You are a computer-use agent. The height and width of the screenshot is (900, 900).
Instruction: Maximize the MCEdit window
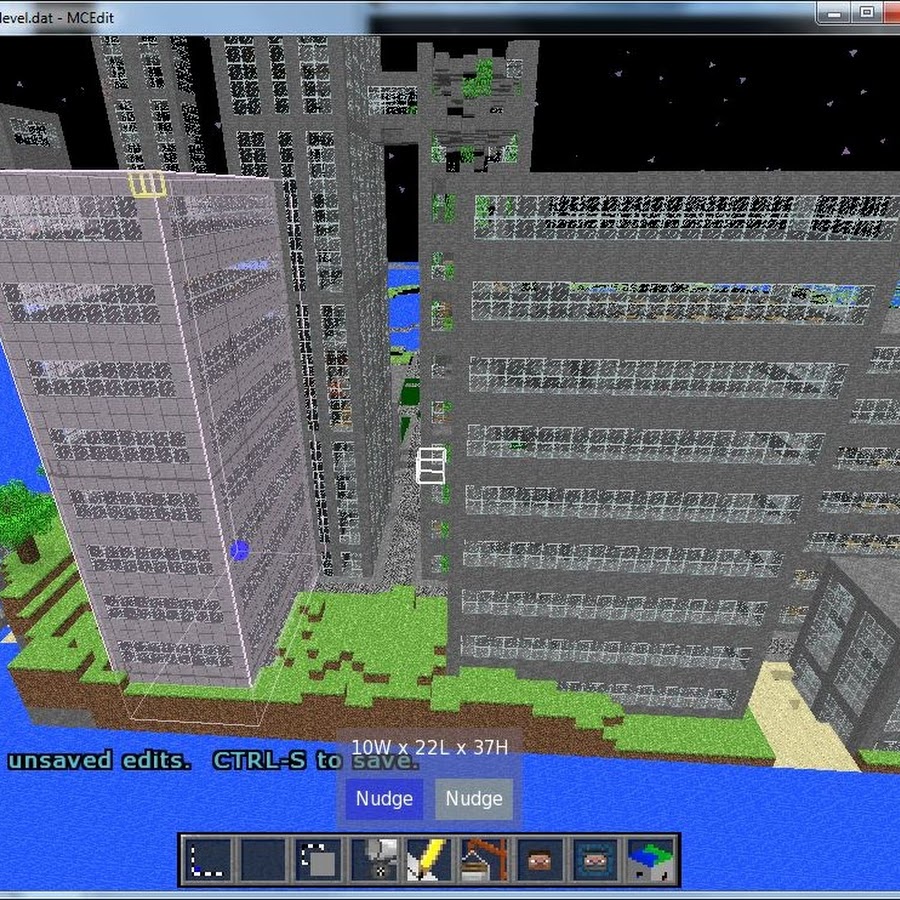point(866,12)
